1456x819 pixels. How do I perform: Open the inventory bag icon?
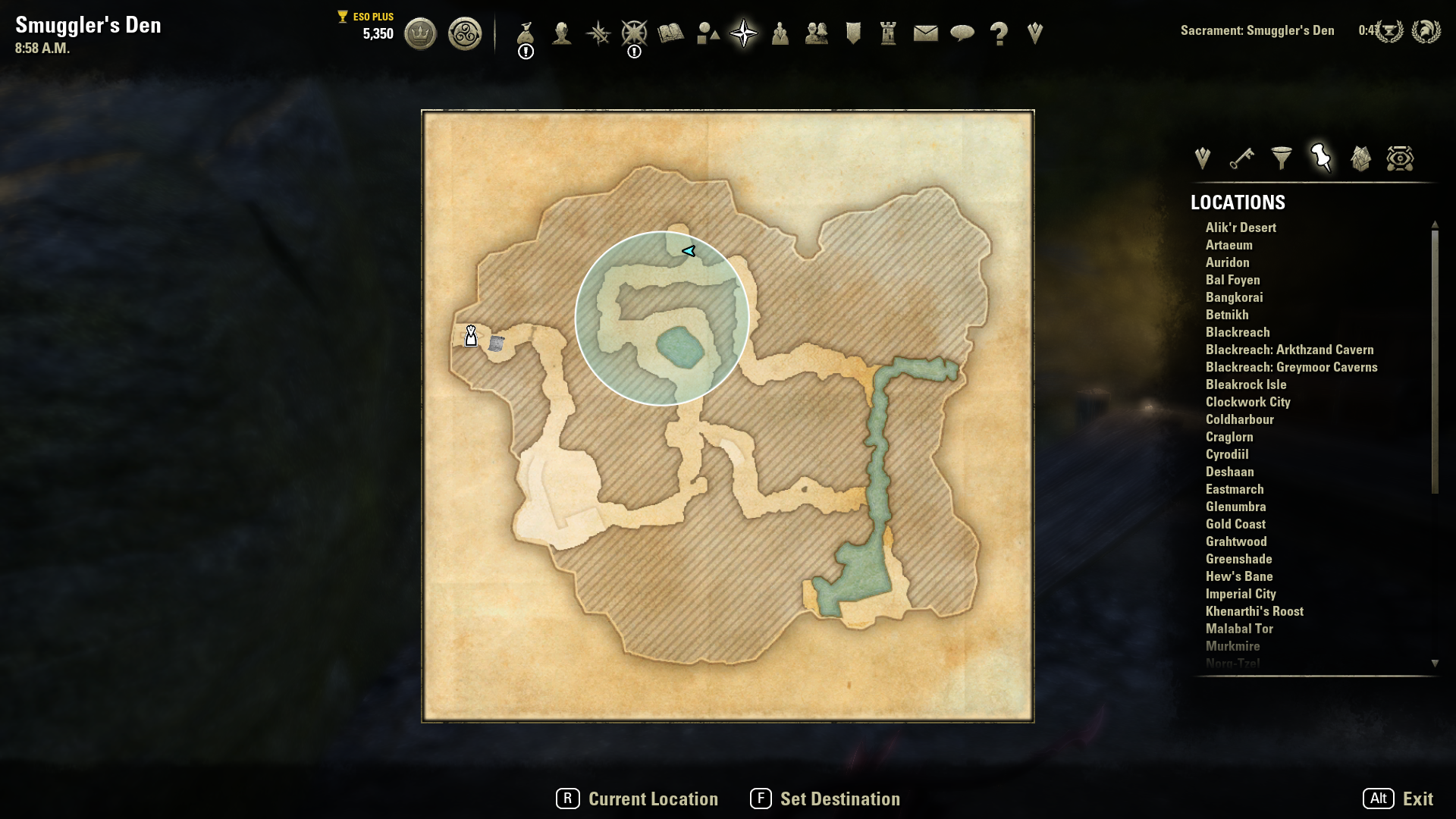point(526,33)
